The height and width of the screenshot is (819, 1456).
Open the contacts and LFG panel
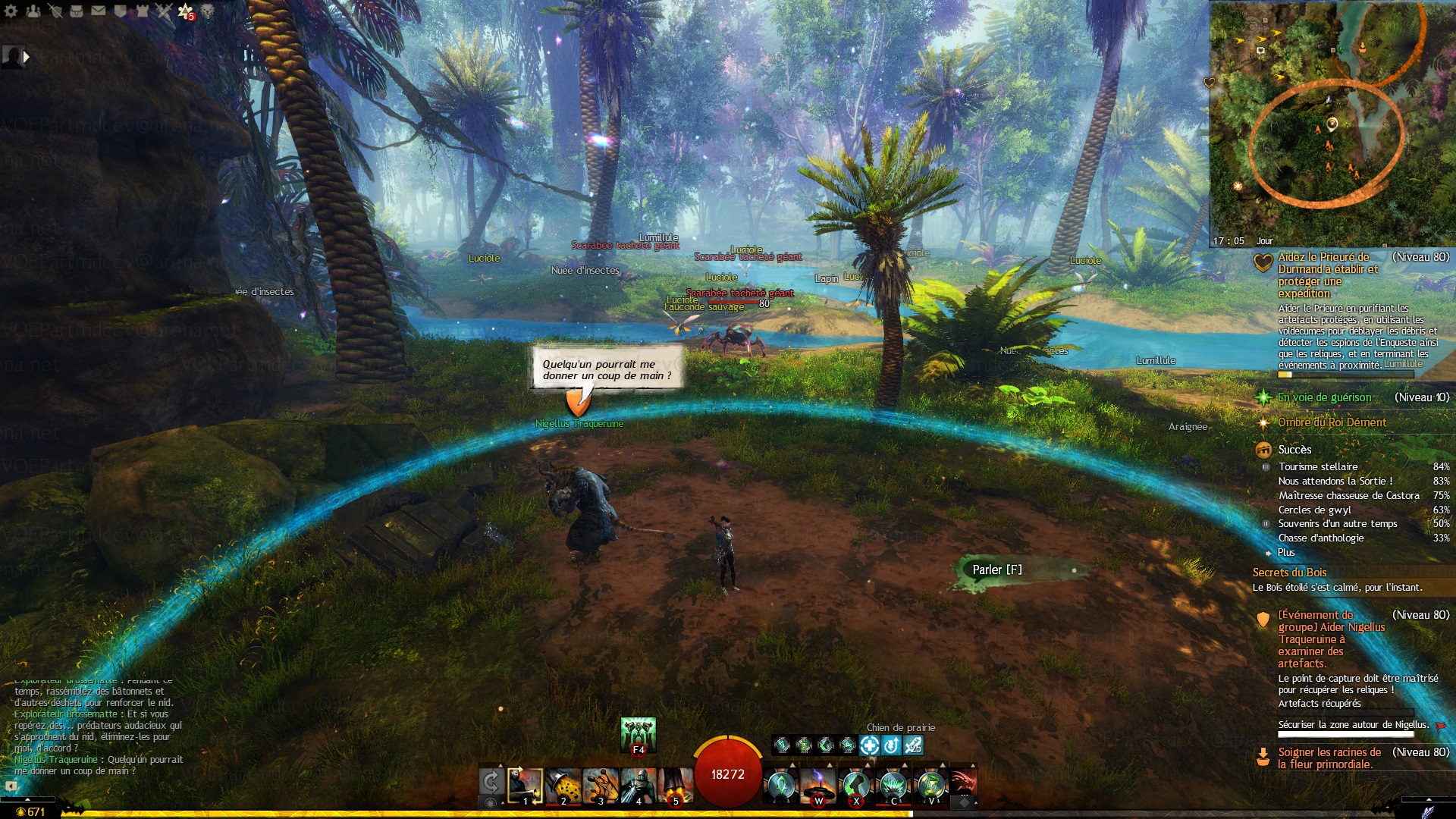pos(33,11)
